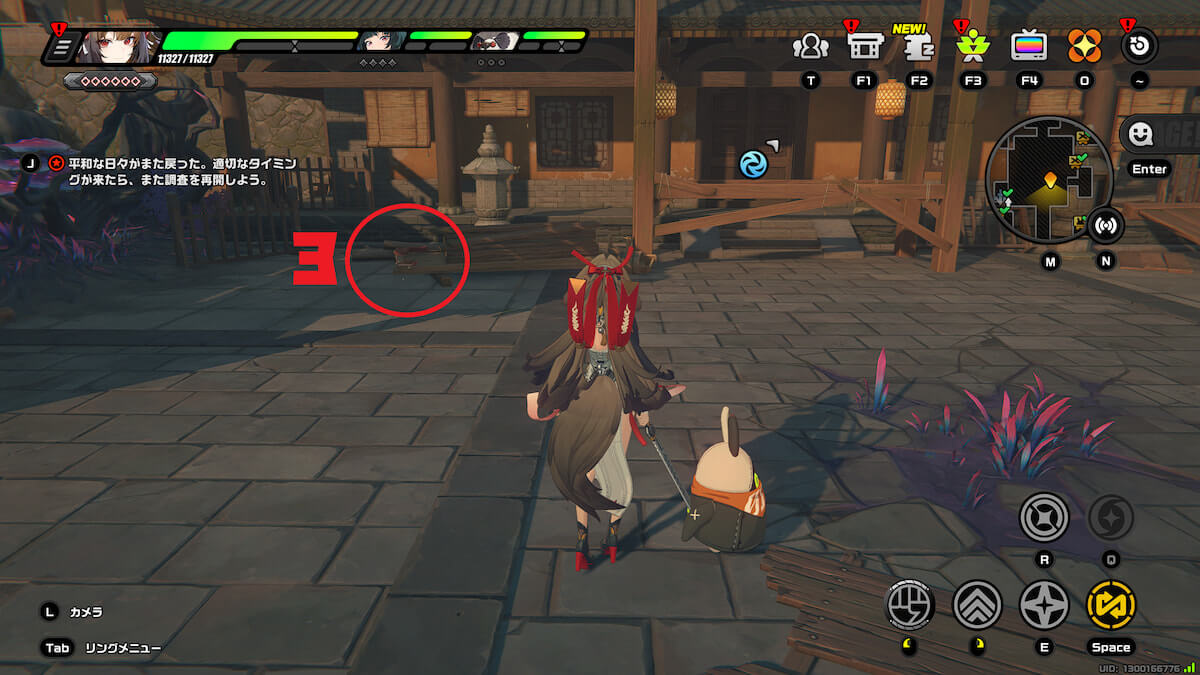
Task: Activate the triple-chevron dash button
Action: click(977, 605)
